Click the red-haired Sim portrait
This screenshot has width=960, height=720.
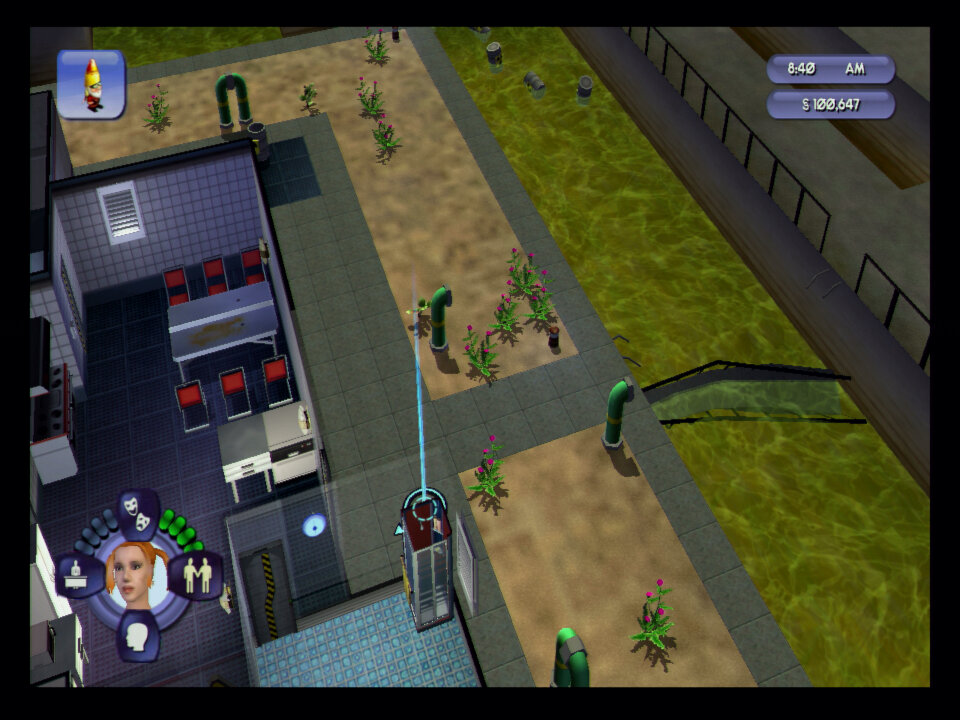point(138,575)
